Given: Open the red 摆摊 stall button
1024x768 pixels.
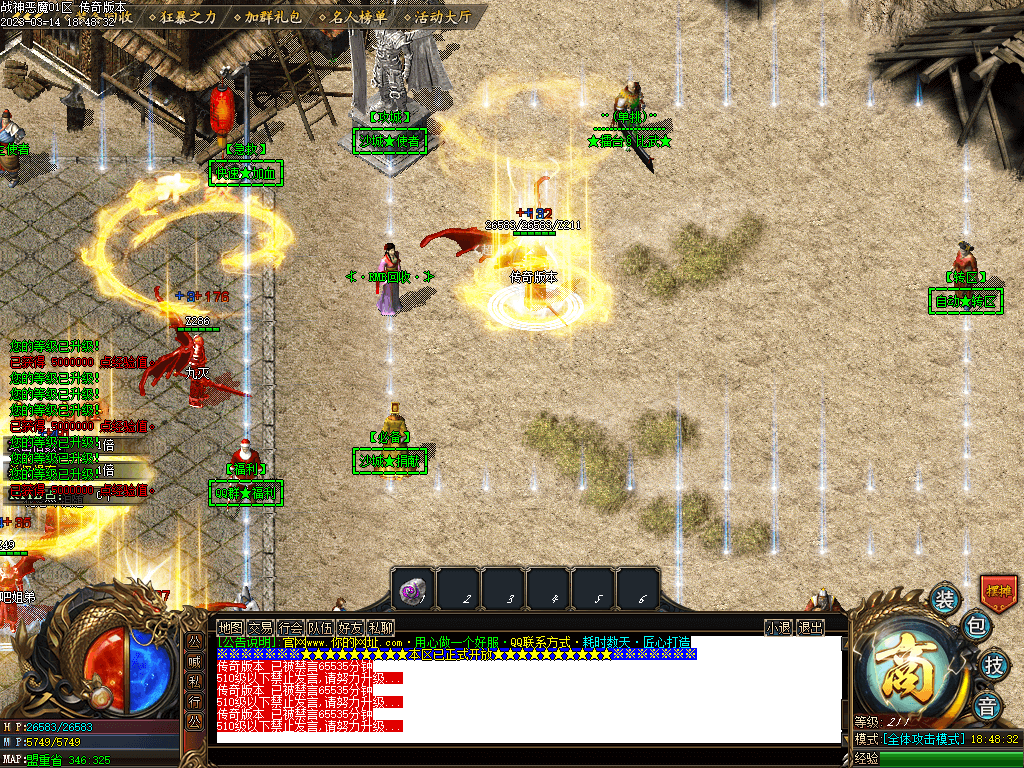Looking at the screenshot, I should tap(998, 592).
